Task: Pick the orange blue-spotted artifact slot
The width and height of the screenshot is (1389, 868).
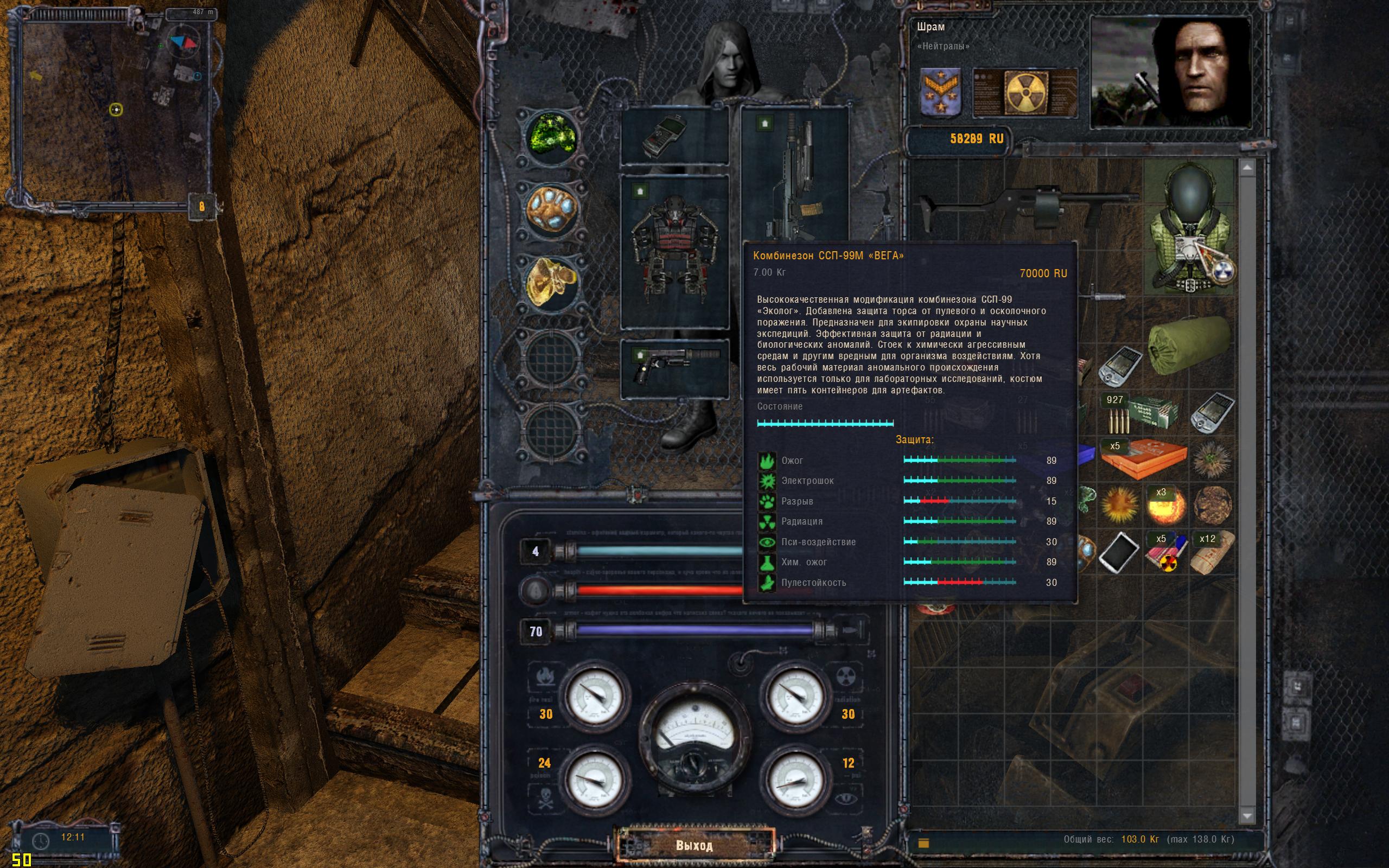Action: (x=551, y=209)
